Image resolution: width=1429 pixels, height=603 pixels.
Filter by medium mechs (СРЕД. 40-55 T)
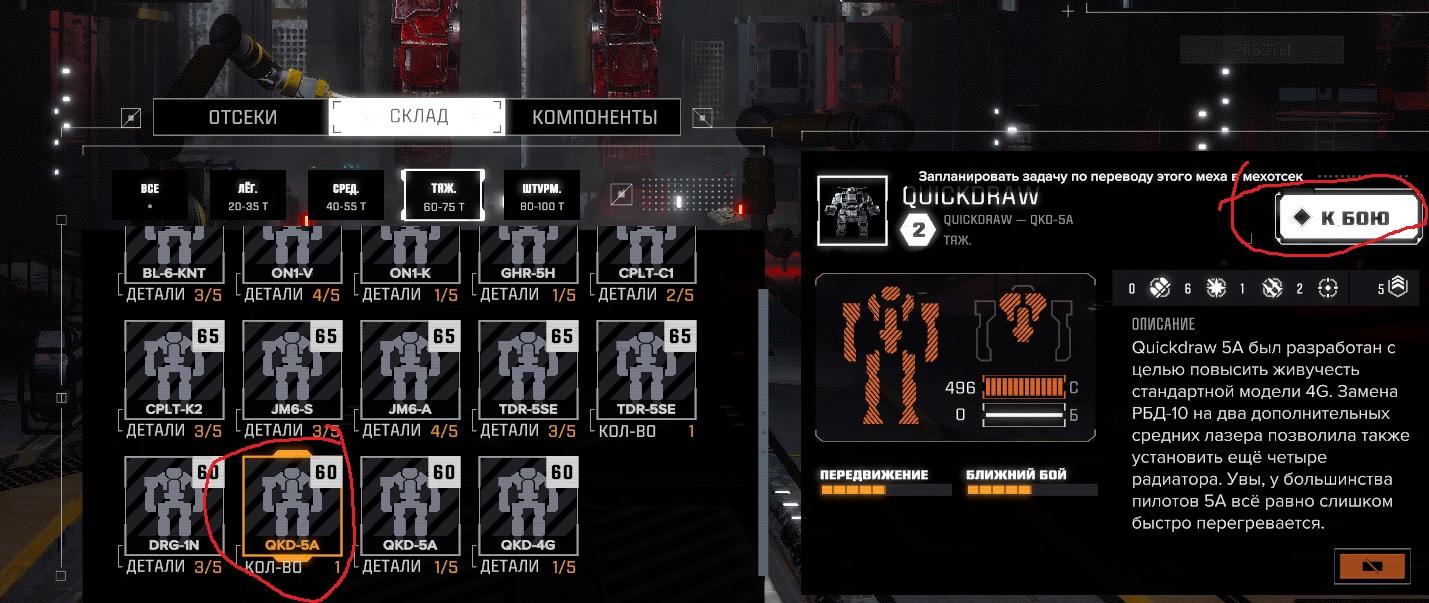[x=346, y=196]
